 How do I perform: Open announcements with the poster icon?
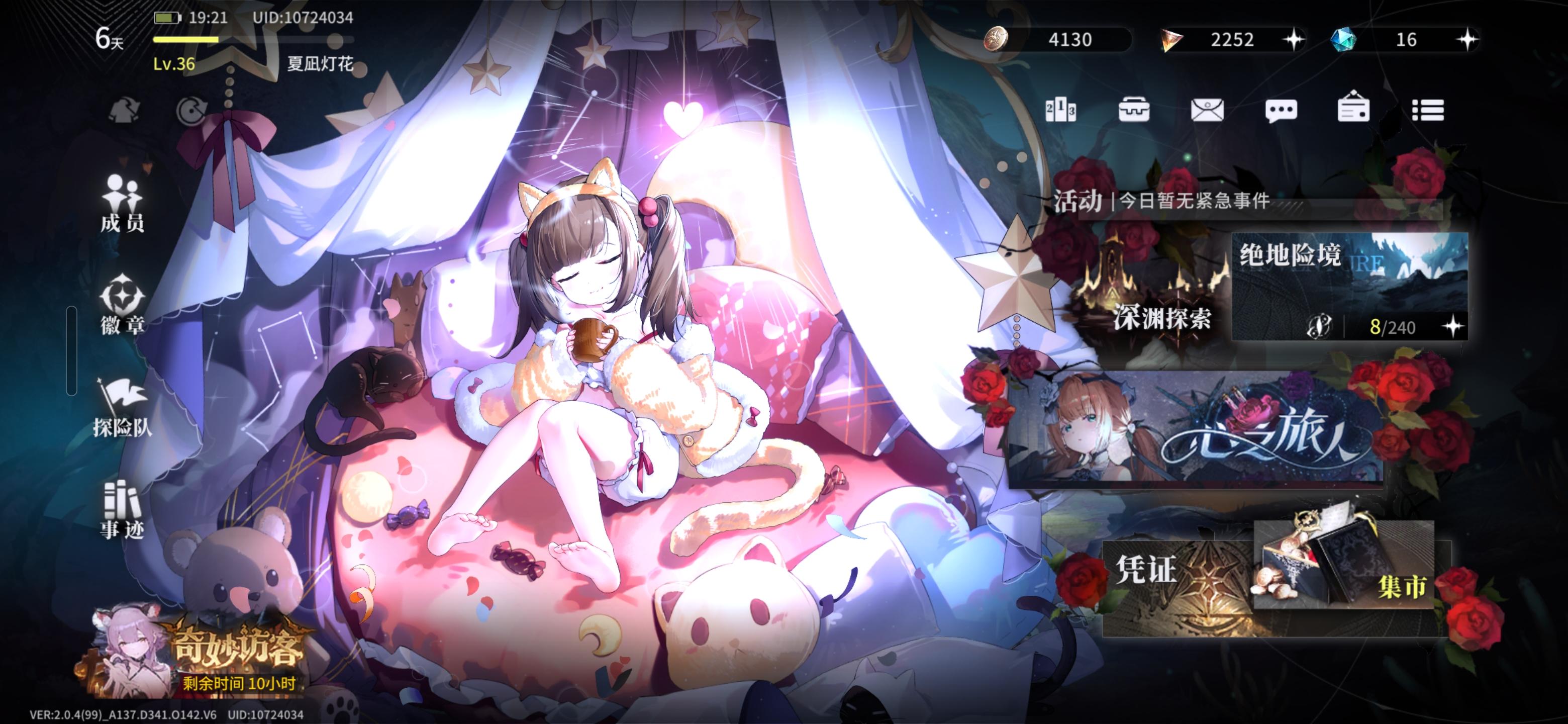(x=1355, y=110)
